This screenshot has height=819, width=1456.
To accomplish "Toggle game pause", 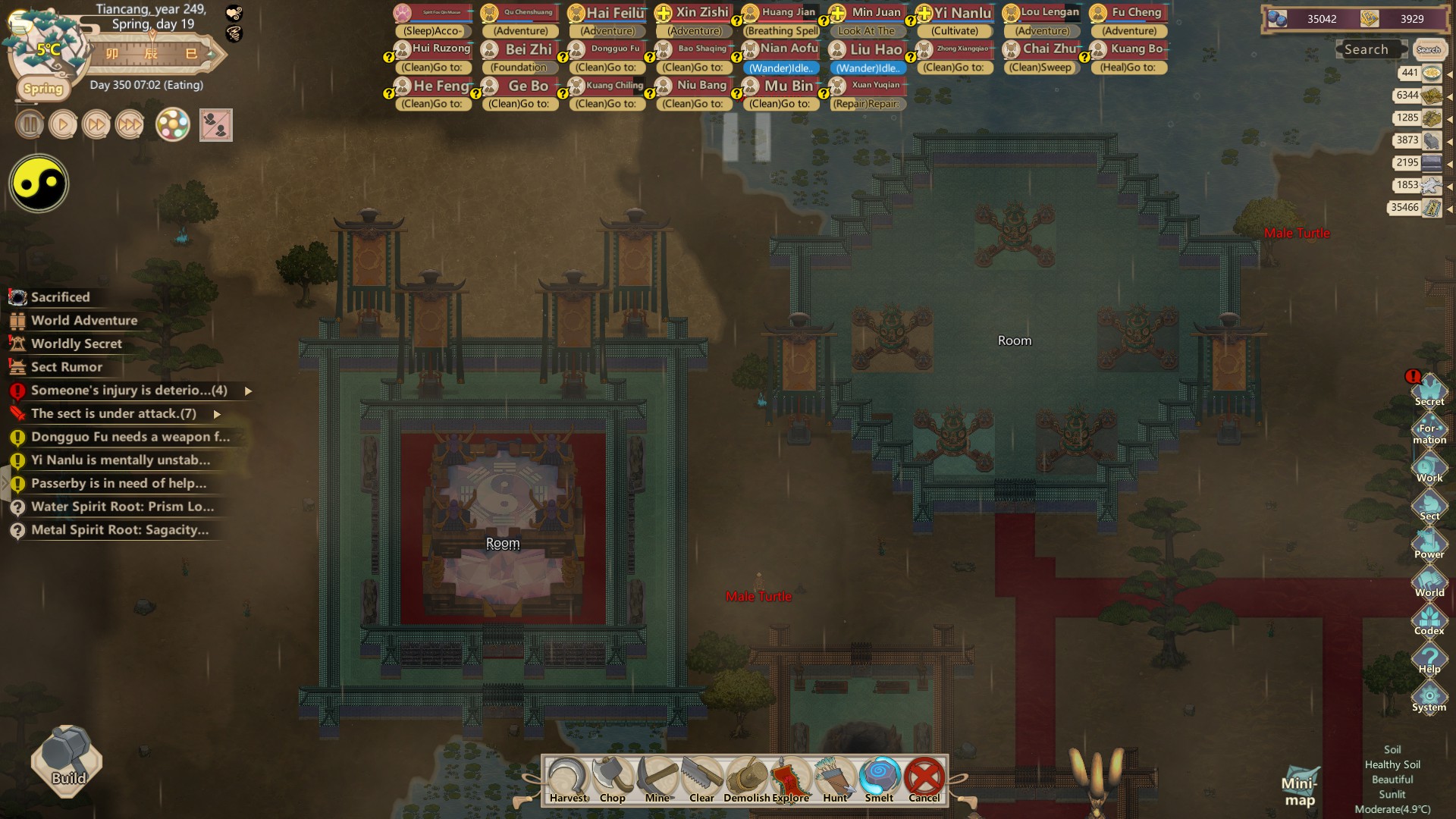I will [x=29, y=124].
